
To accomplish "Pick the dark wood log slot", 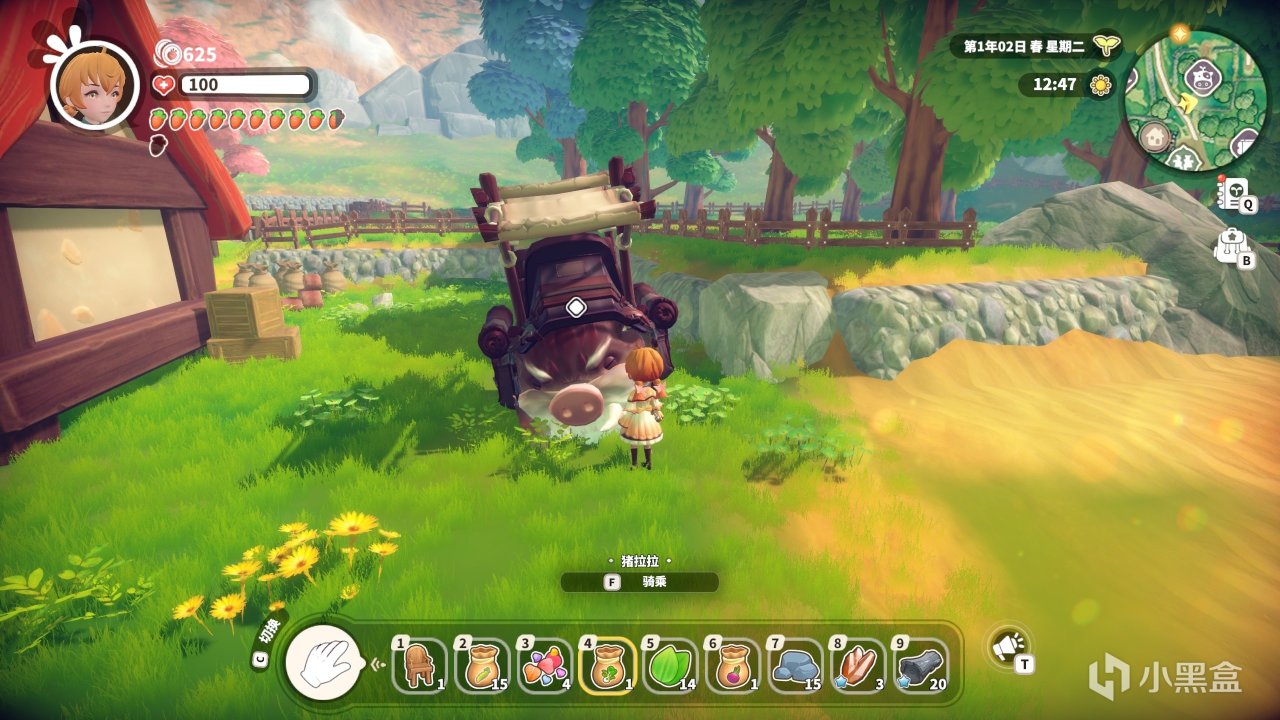I will point(918,664).
